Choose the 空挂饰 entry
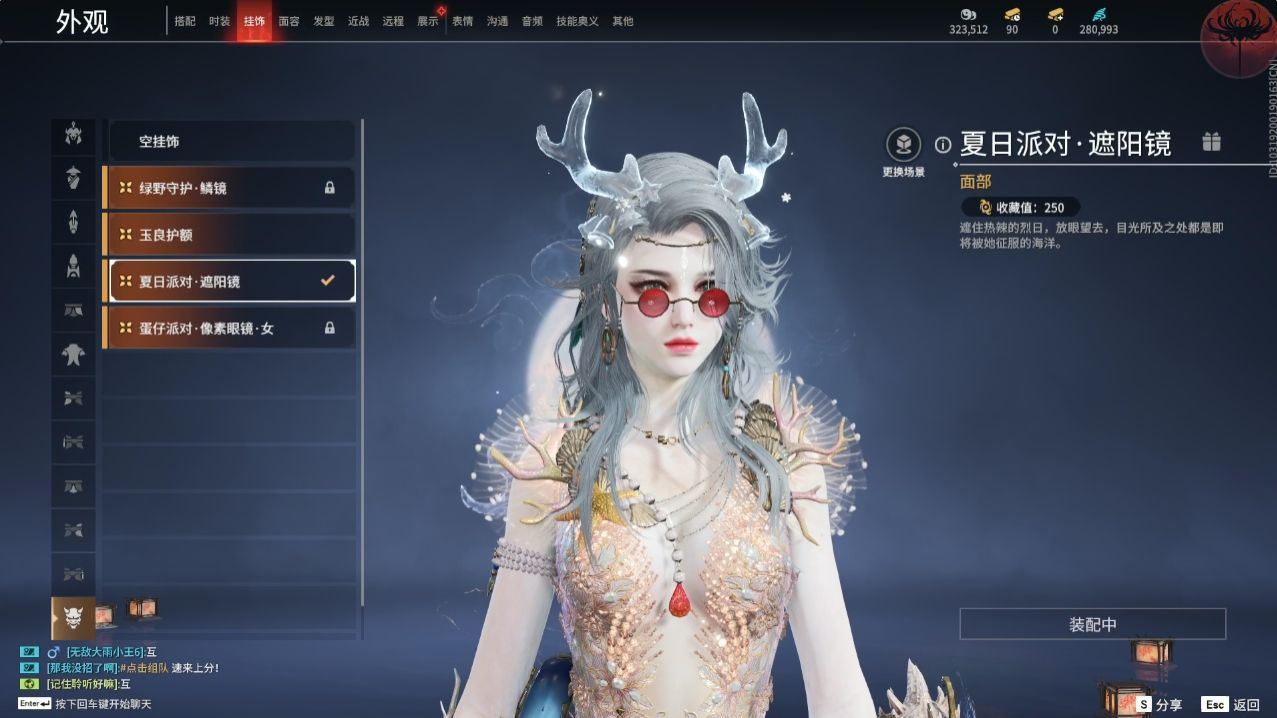Viewport: 1277px width, 718px height. tap(230, 142)
